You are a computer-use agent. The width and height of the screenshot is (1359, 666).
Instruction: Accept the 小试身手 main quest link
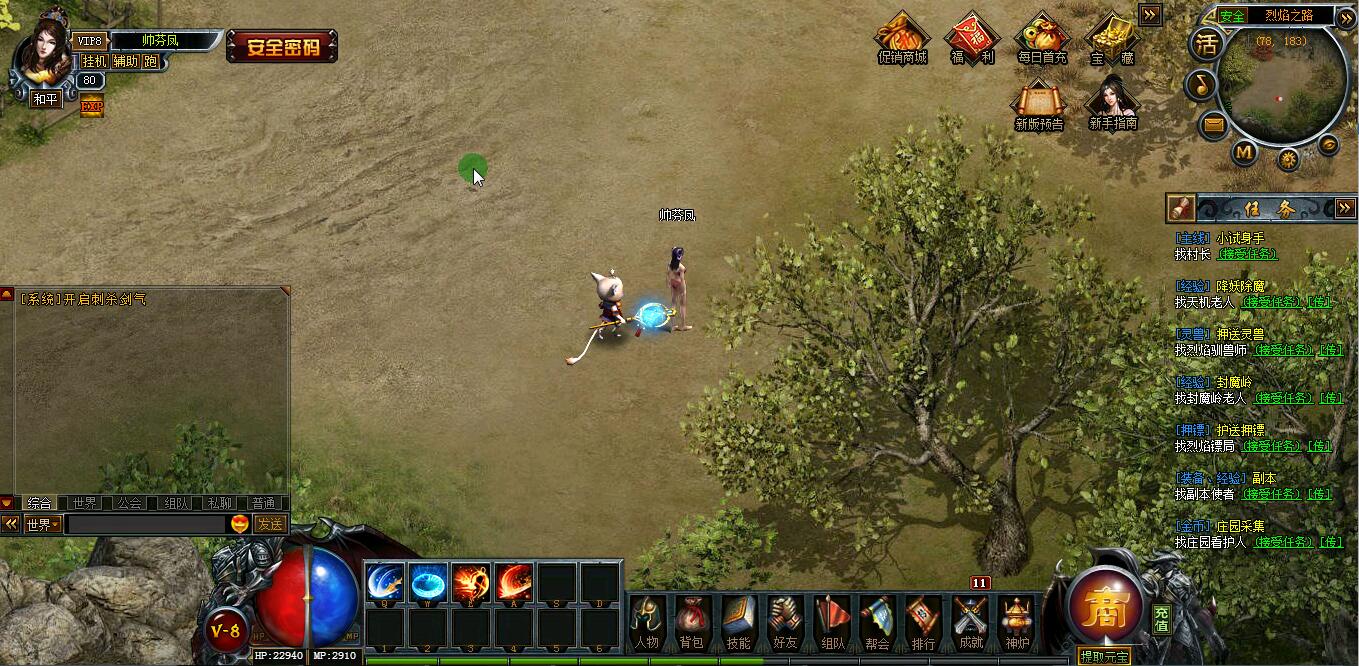tap(1247, 255)
